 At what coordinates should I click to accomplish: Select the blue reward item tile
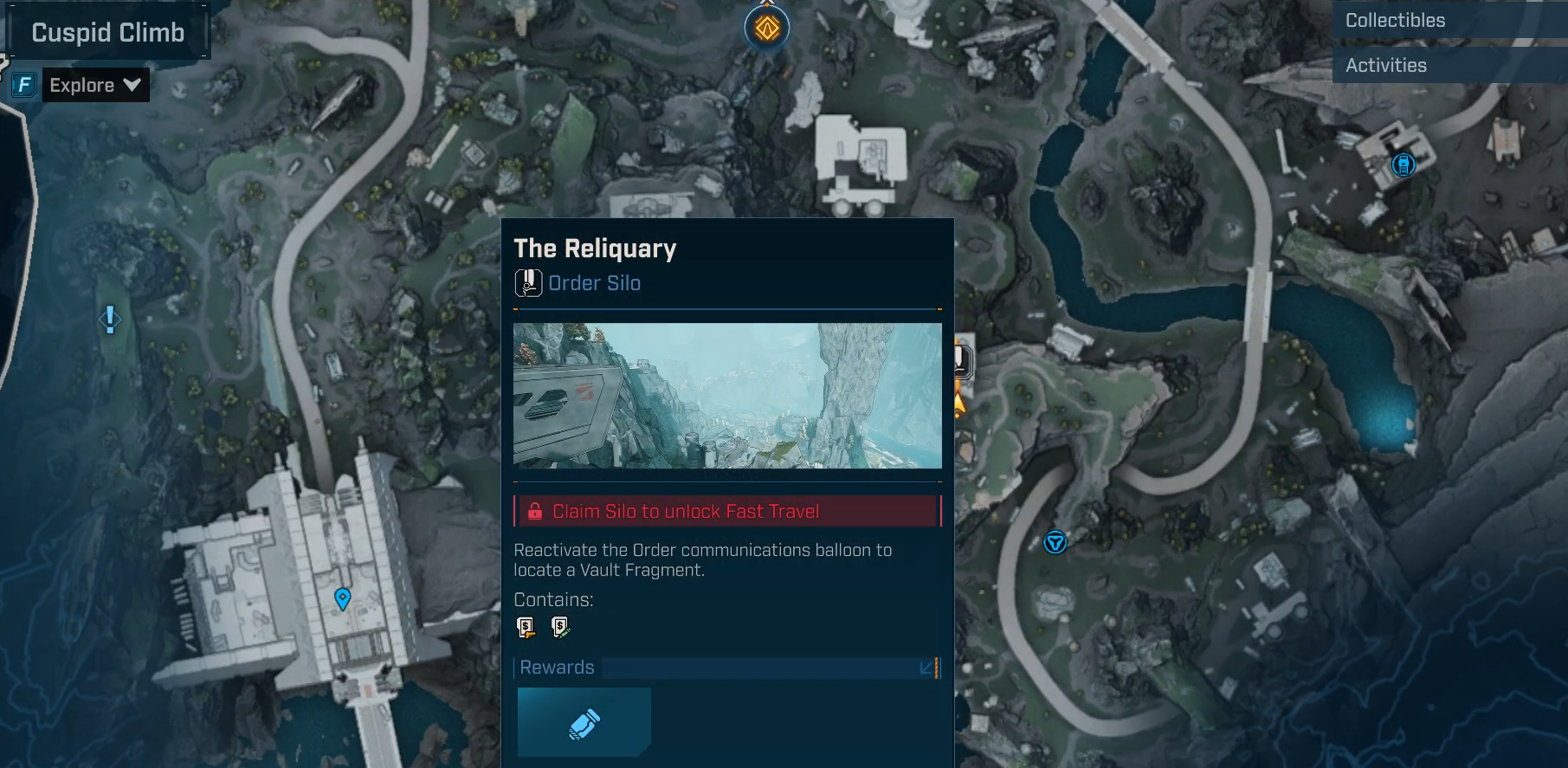584,723
